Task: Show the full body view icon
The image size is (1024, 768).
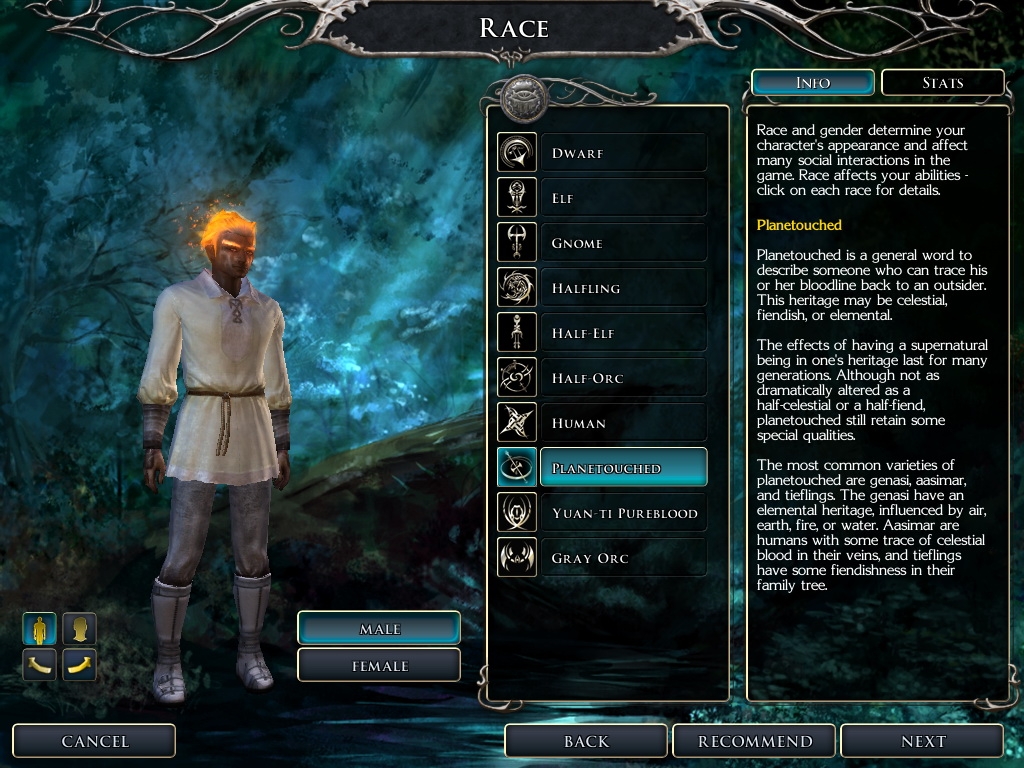Action: 40,628
